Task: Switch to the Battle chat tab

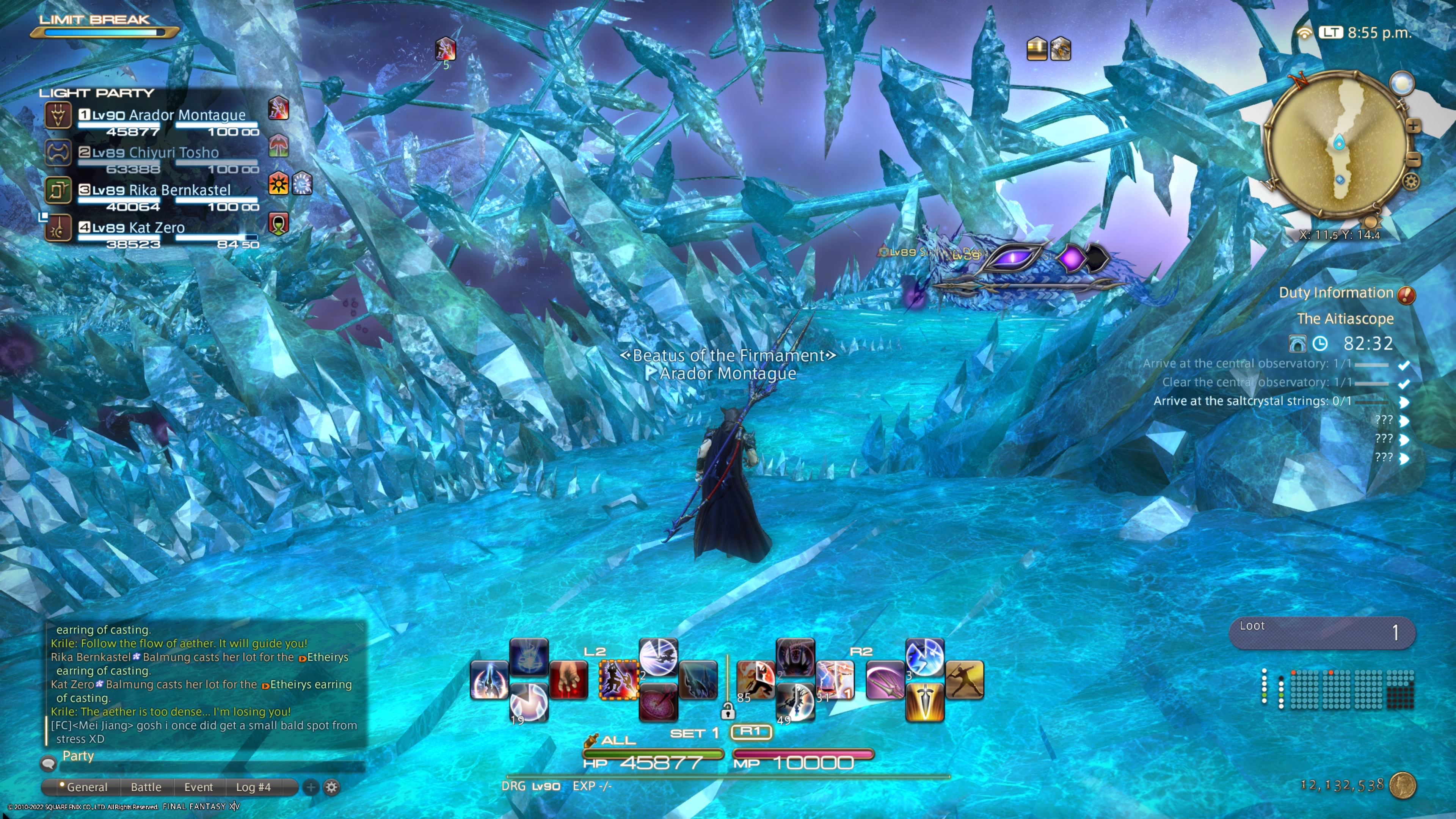Action: tap(146, 787)
